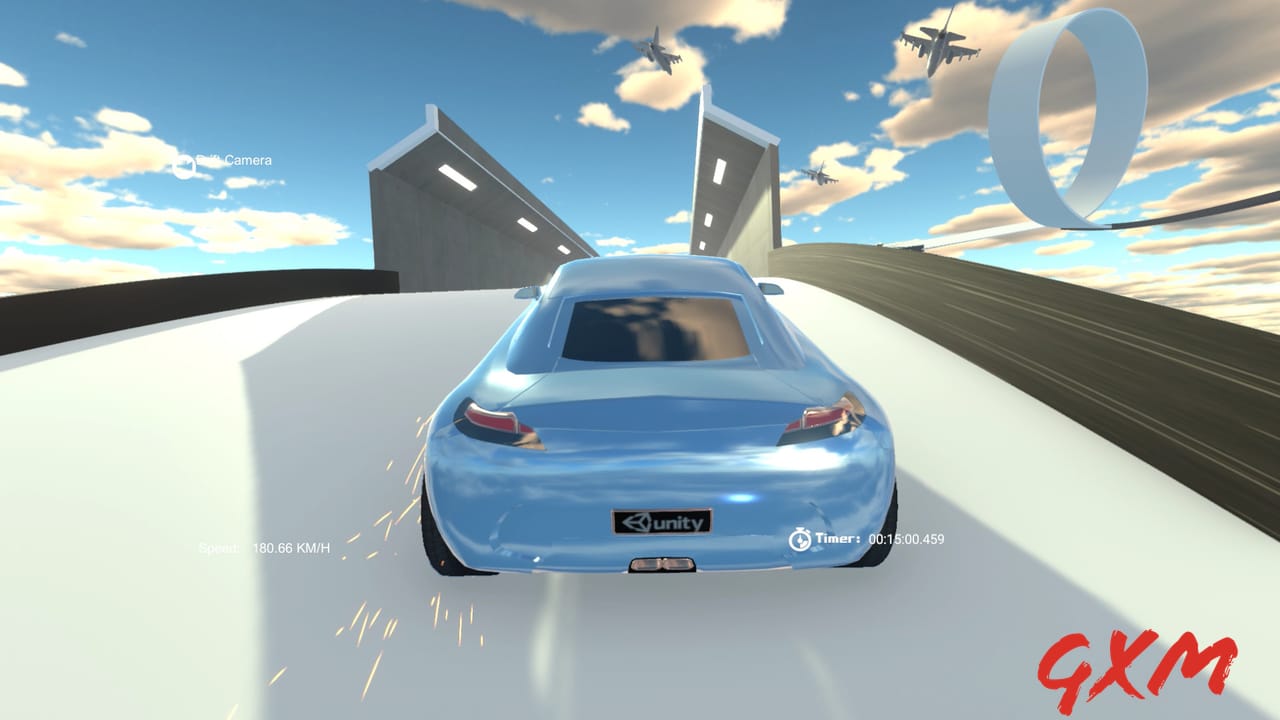Click the stopwatch icon beside the Timer

799,540
